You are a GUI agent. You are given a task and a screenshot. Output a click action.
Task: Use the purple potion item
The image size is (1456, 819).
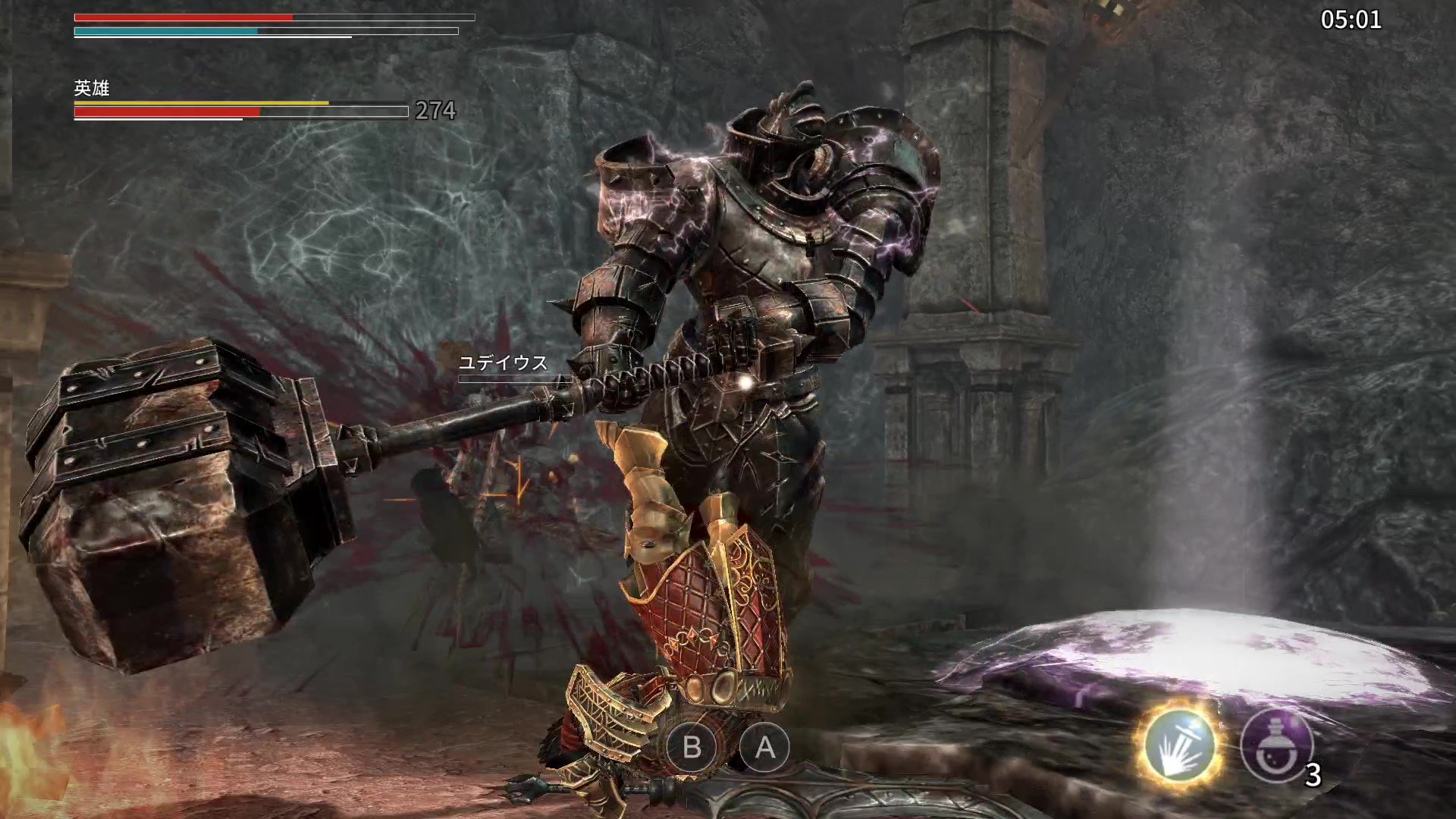[x=1276, y=746]
